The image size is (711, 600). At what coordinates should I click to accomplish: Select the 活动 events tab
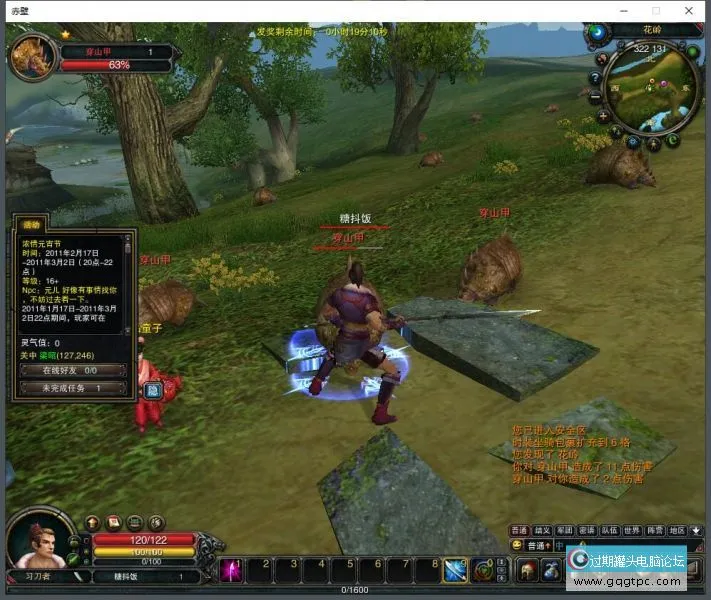32,225
